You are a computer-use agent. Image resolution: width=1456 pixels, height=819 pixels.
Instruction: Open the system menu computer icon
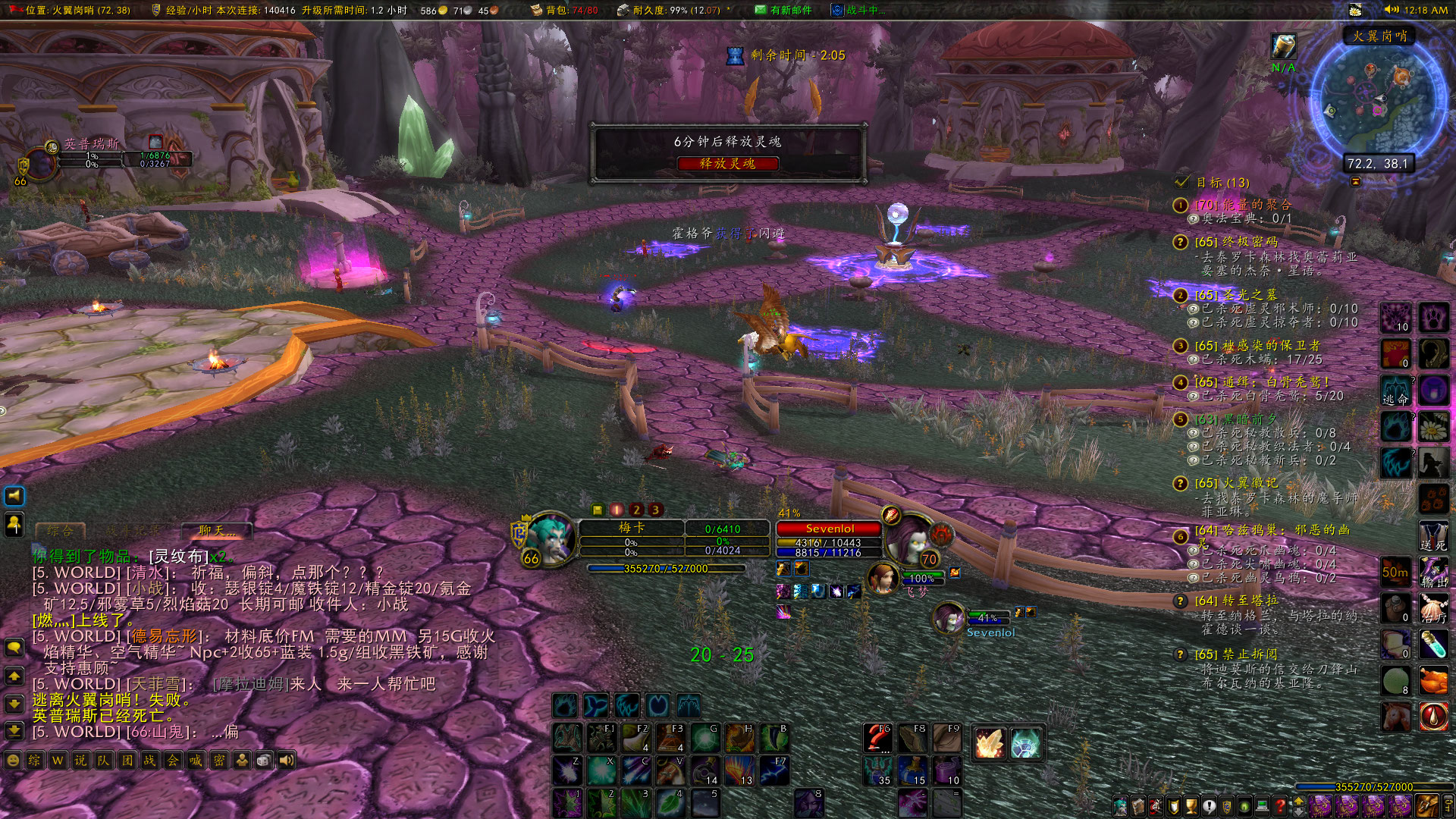(x=1262, y=806)
